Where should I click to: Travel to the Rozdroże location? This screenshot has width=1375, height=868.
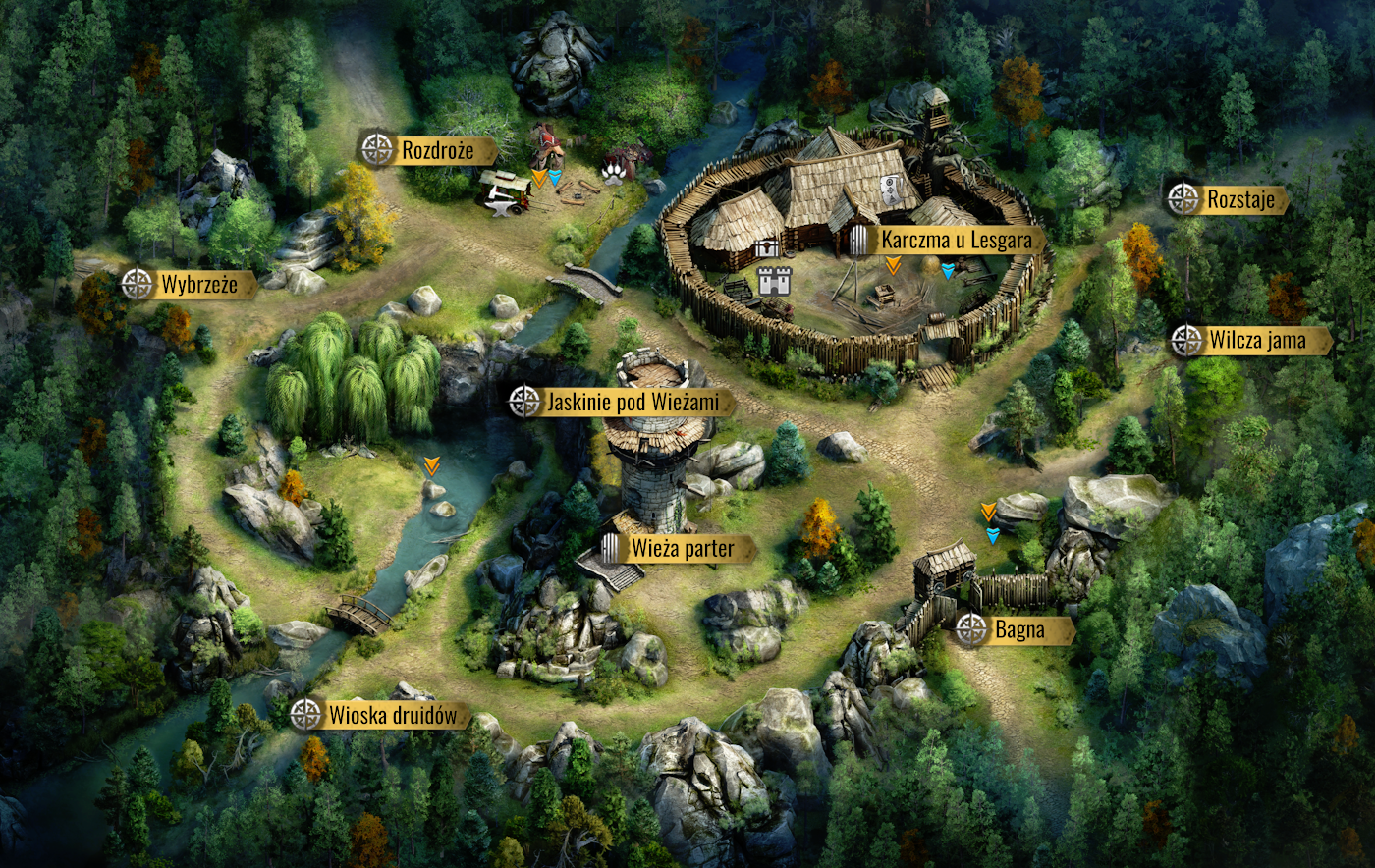coord(436,150)
